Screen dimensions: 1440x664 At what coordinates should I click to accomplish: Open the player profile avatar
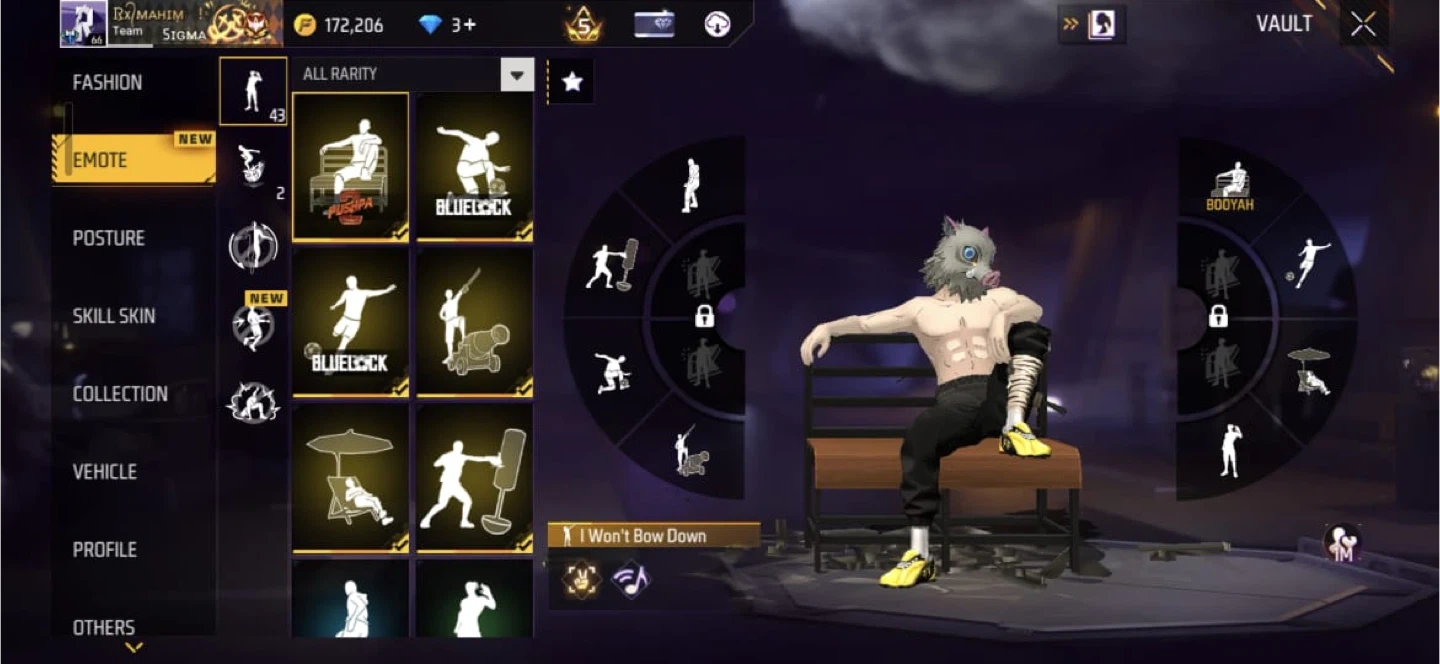[x=83, y=23]
